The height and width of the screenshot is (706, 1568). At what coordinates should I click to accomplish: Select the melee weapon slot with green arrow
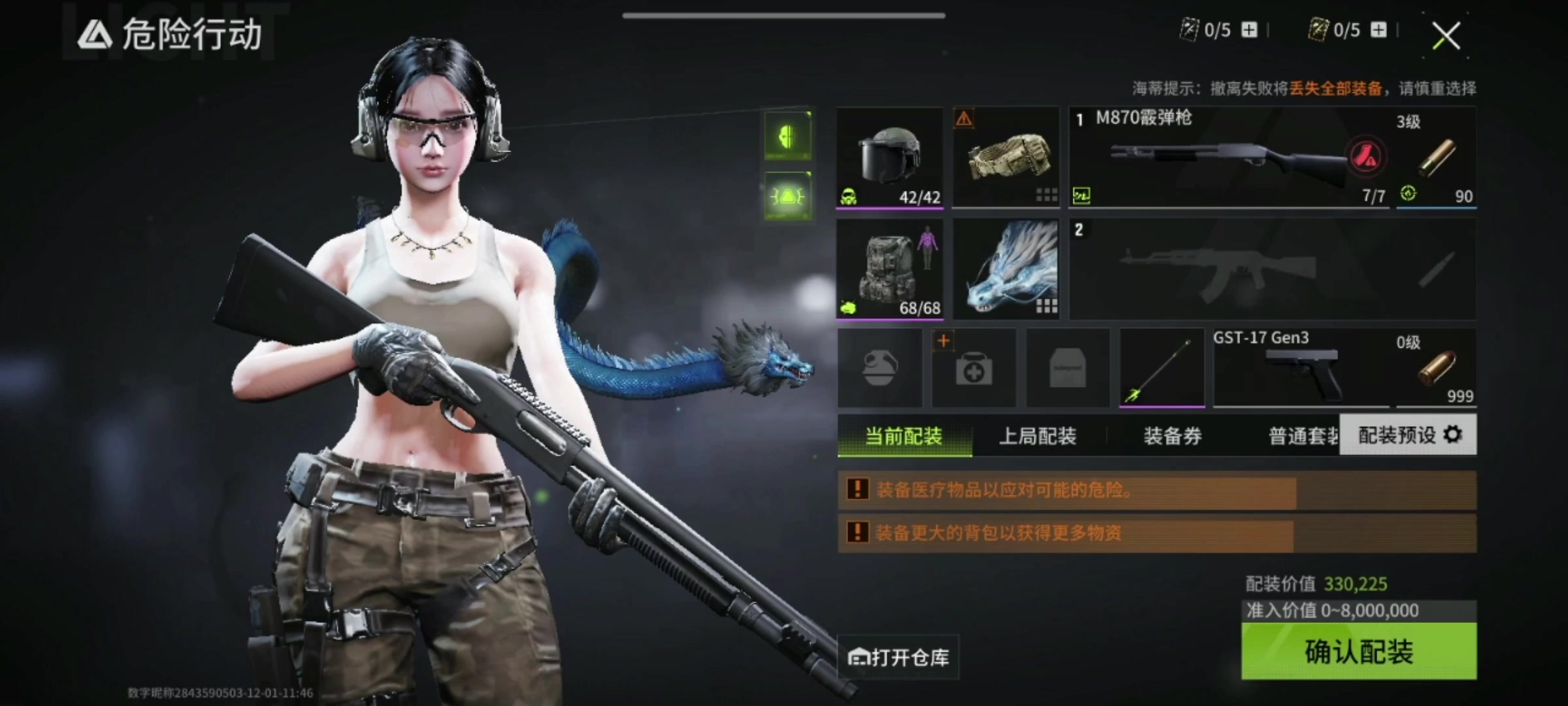point(1162,369)
